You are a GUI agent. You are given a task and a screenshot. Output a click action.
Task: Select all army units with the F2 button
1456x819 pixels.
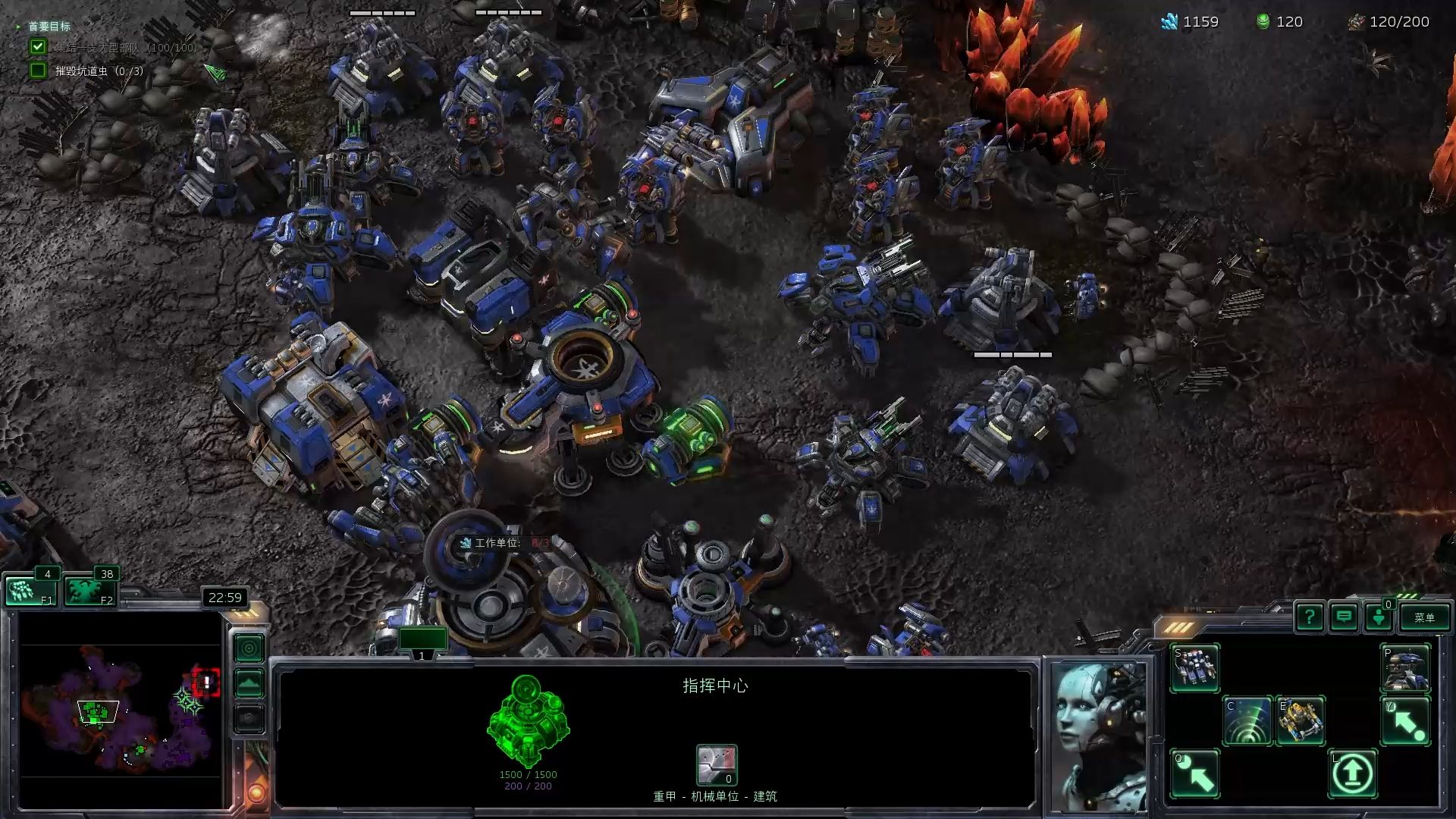89,591
